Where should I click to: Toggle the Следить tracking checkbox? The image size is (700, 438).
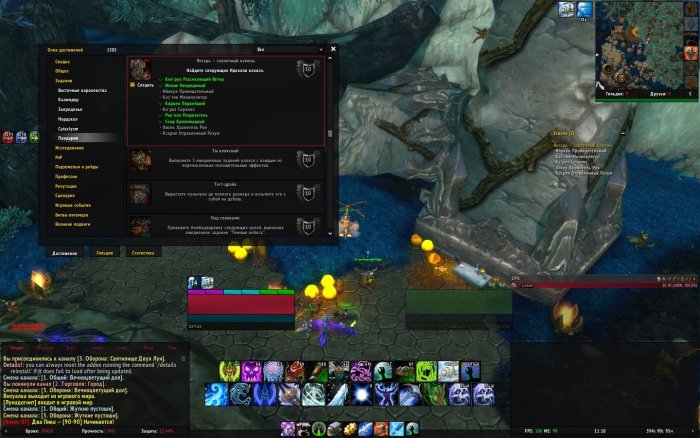click(x=133, y=85)
